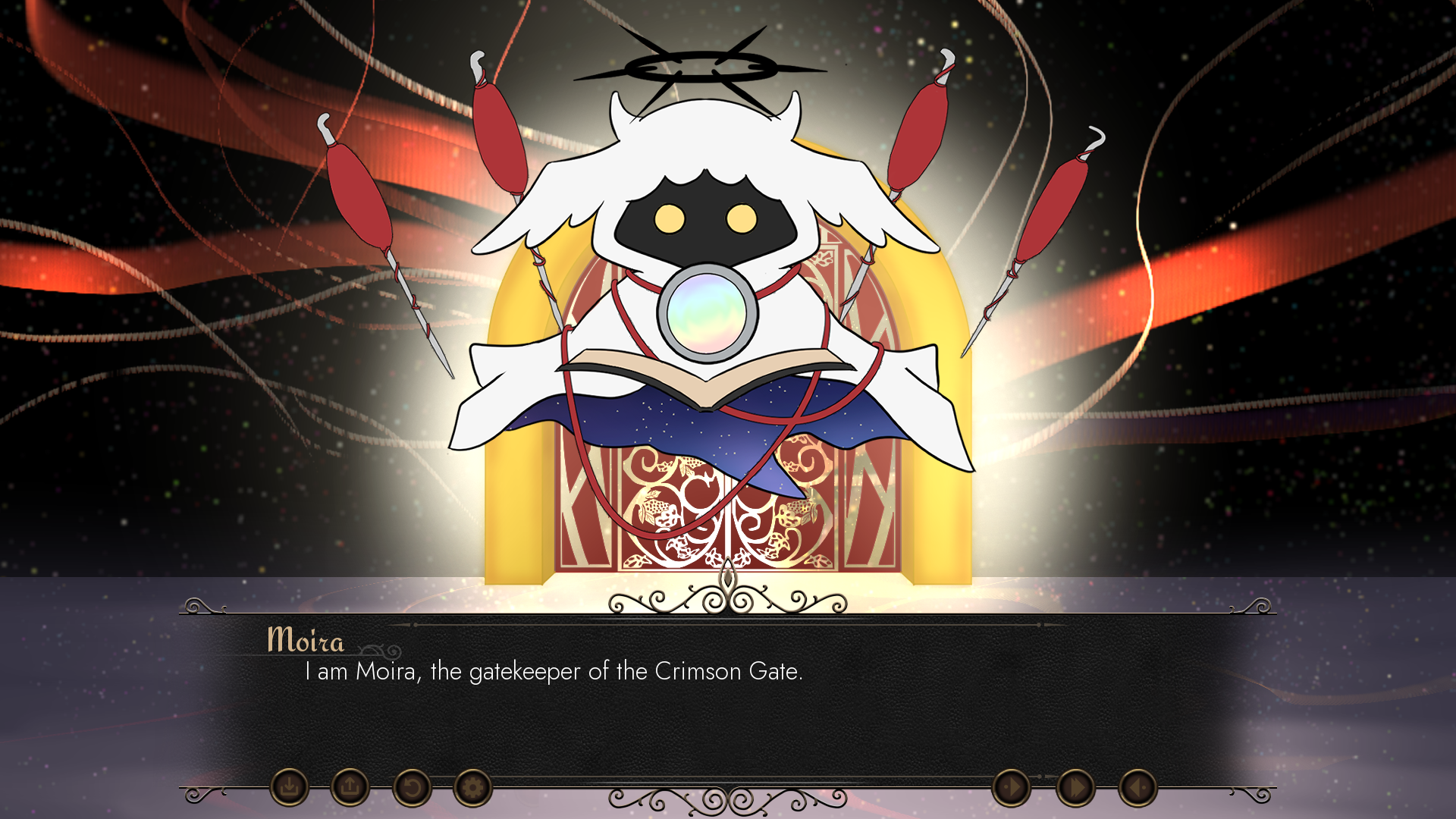Viewport: 1456px width, 819px height.
Task: Click the Save icon's download arrow
Action: click(x=291, y=787)
